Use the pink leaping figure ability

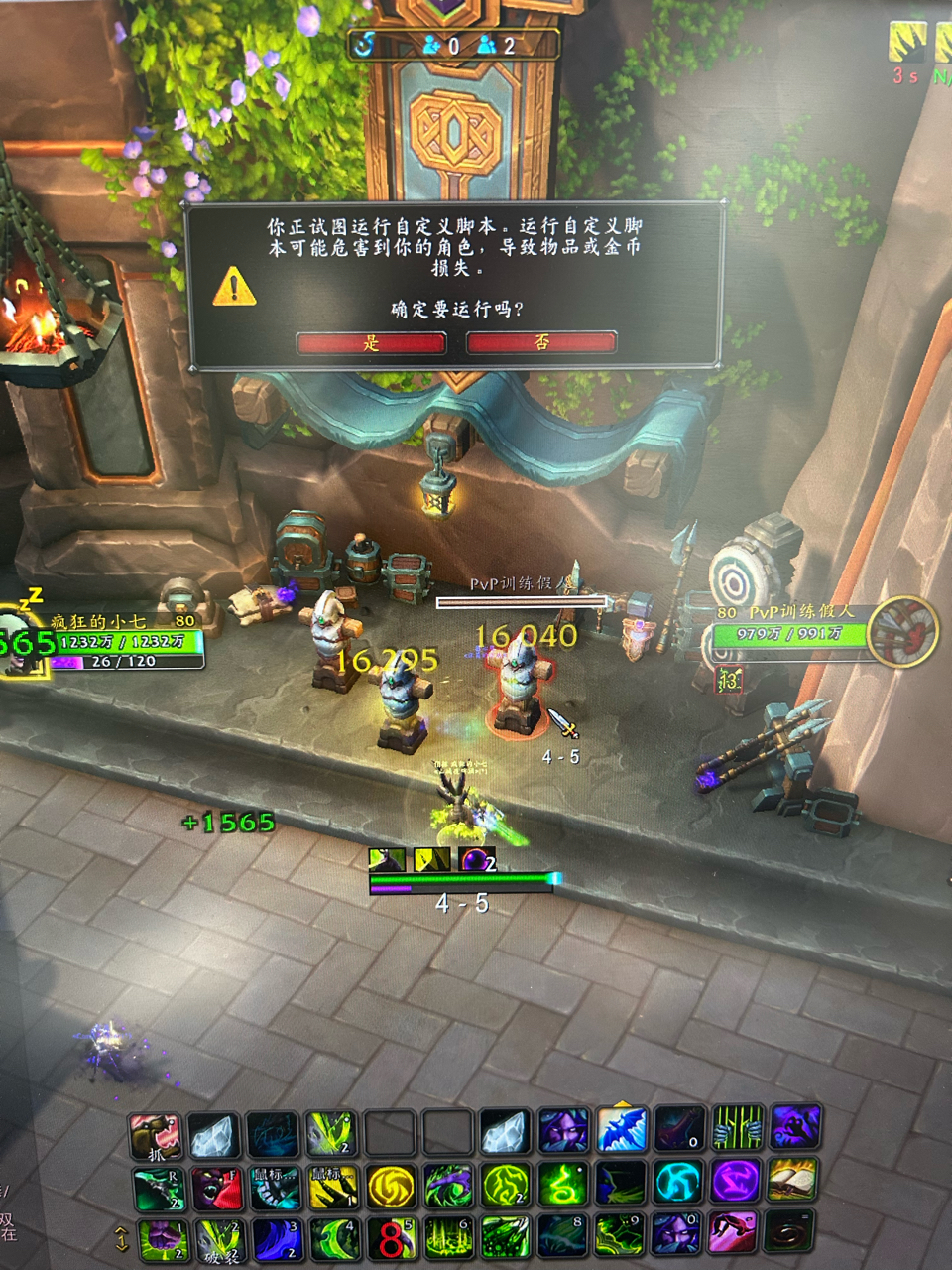734,1235
